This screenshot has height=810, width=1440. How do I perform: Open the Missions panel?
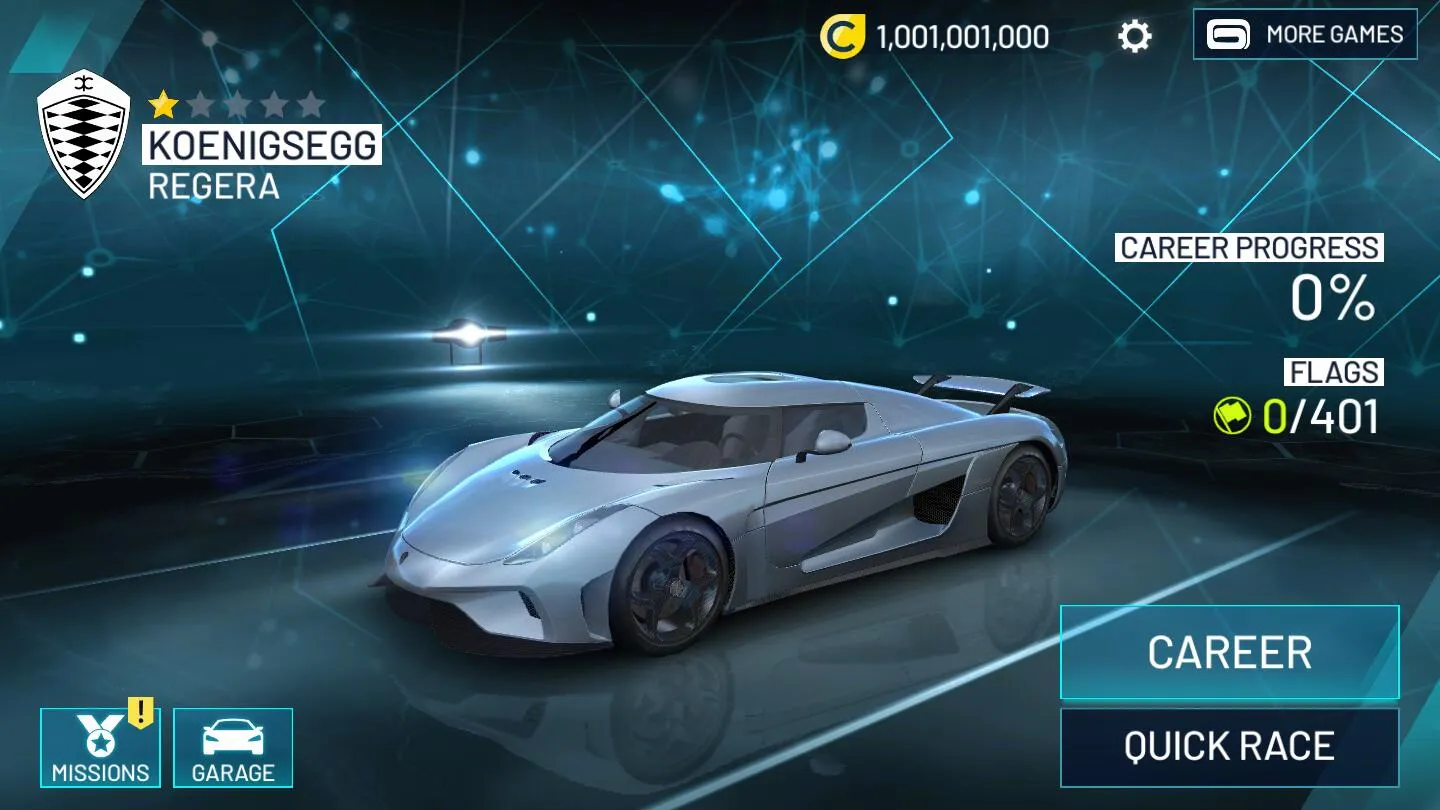[100, 747]
